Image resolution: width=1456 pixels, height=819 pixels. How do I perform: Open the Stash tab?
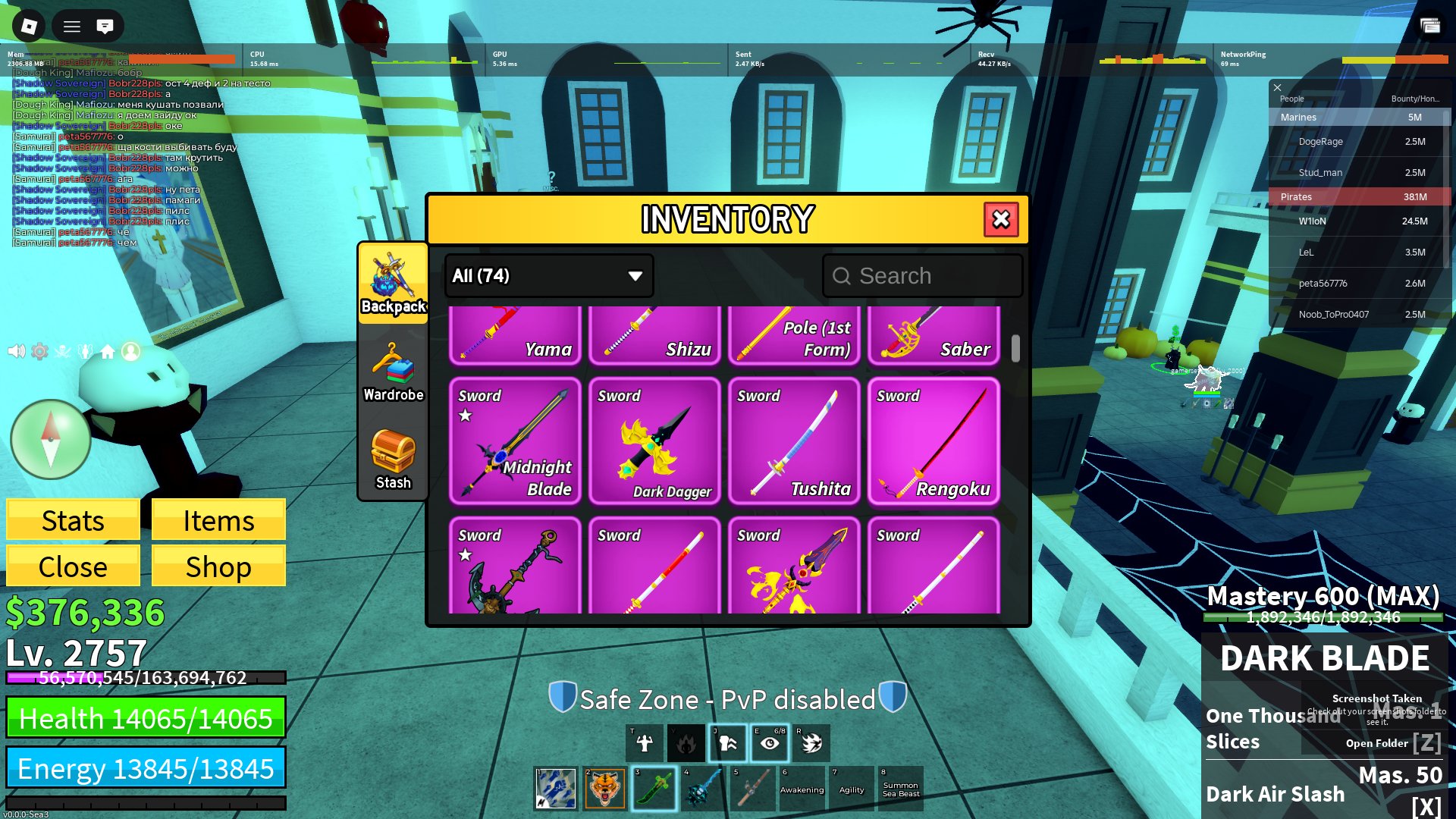(393, 460)
